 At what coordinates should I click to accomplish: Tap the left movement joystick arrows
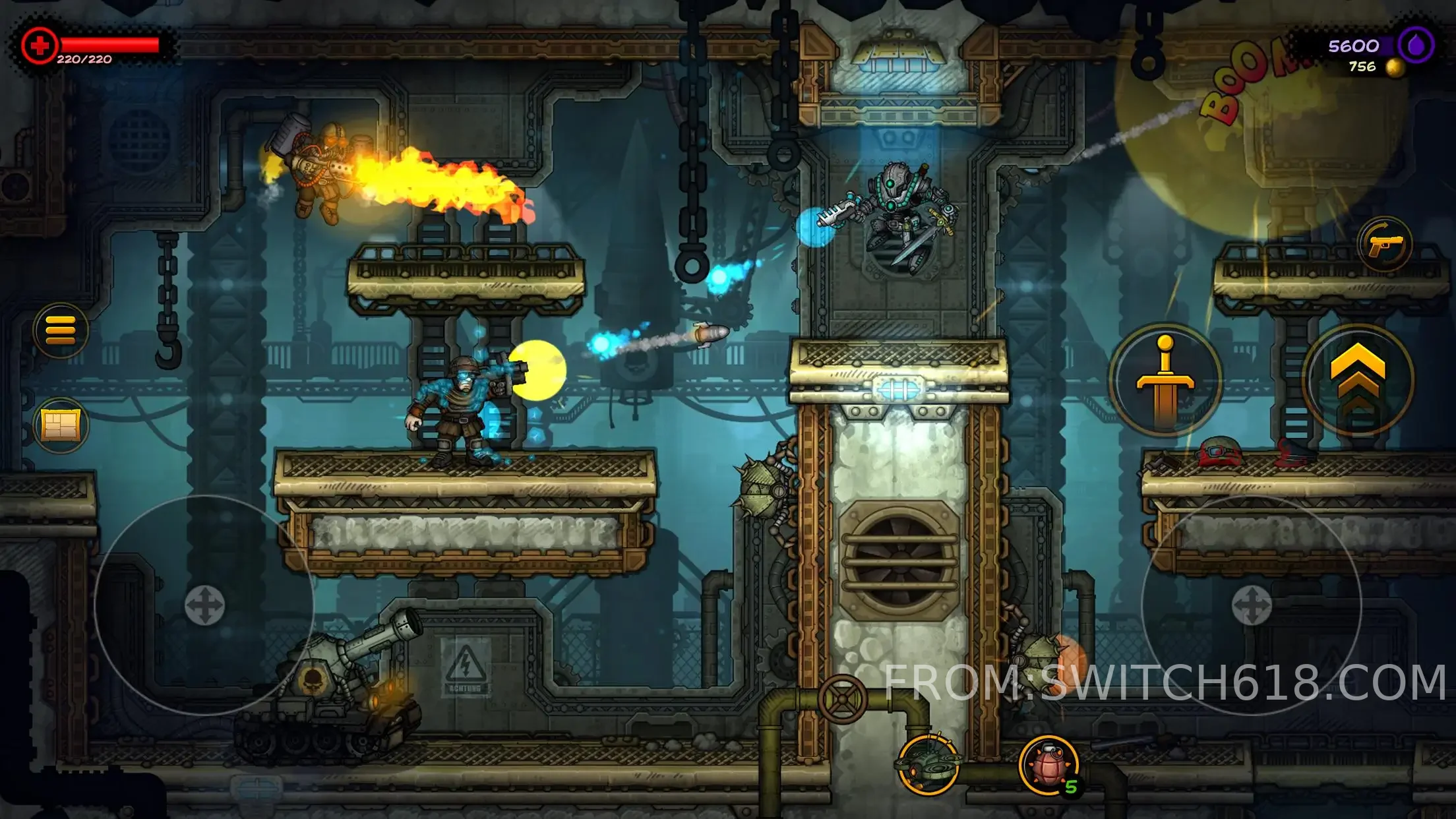204,605
